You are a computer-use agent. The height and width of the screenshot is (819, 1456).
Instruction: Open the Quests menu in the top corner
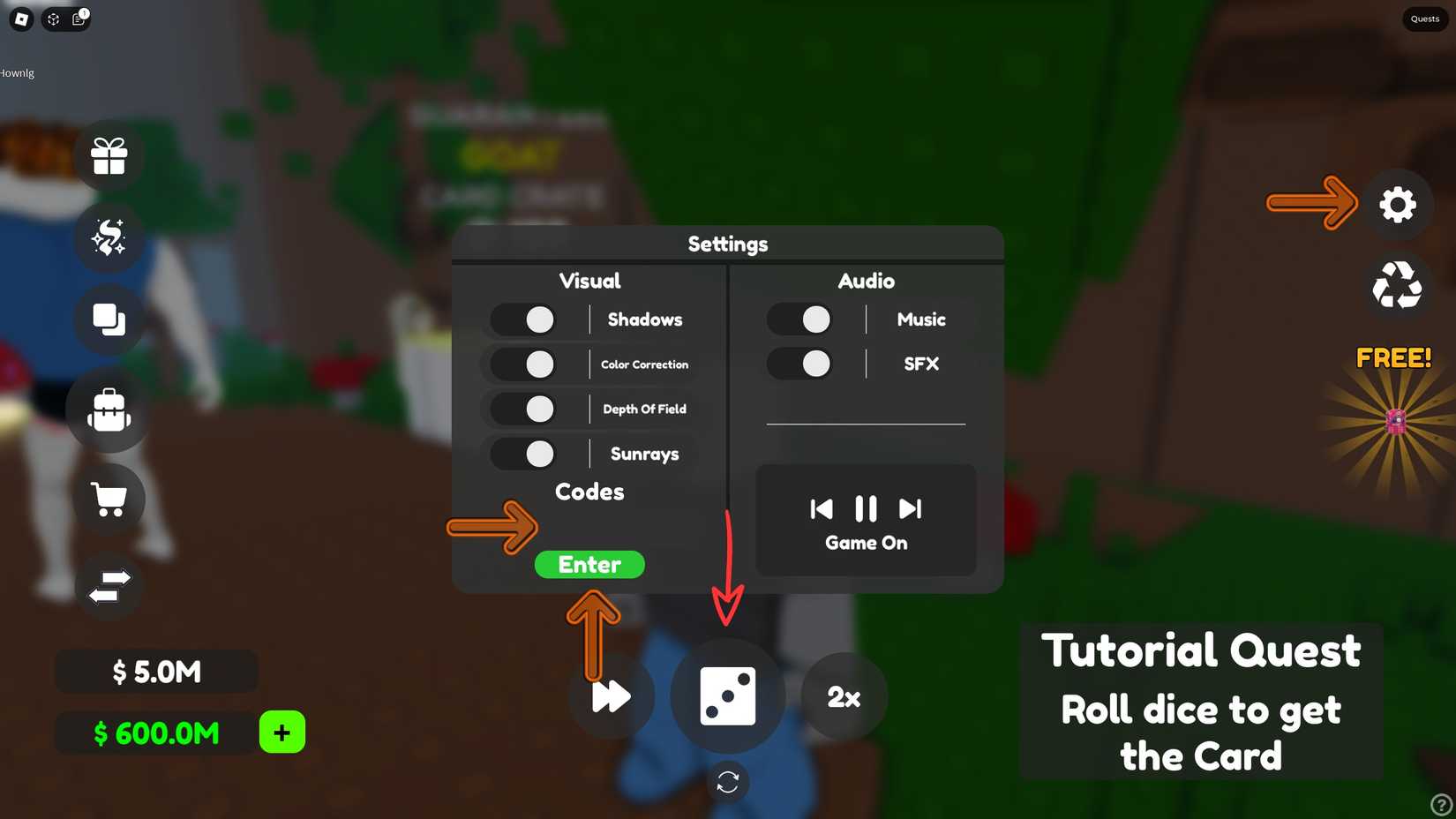[x=1423, y=18]
